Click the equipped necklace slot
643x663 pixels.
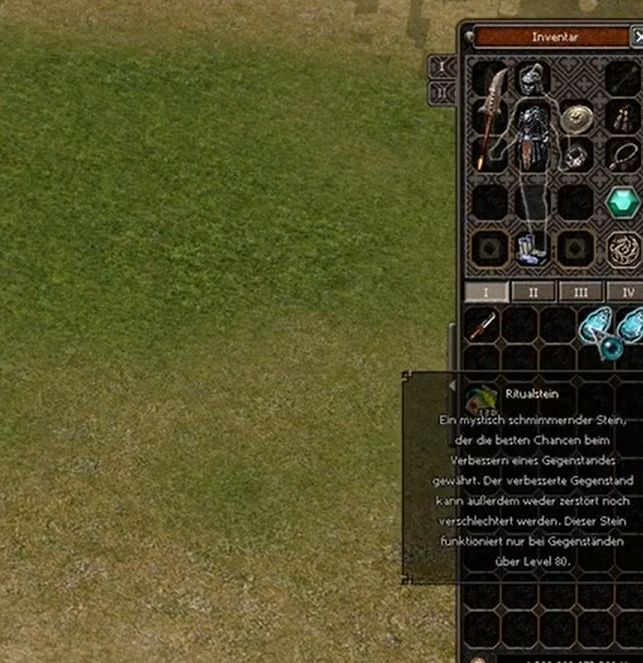pyautogui.click(x=622, y=156)
